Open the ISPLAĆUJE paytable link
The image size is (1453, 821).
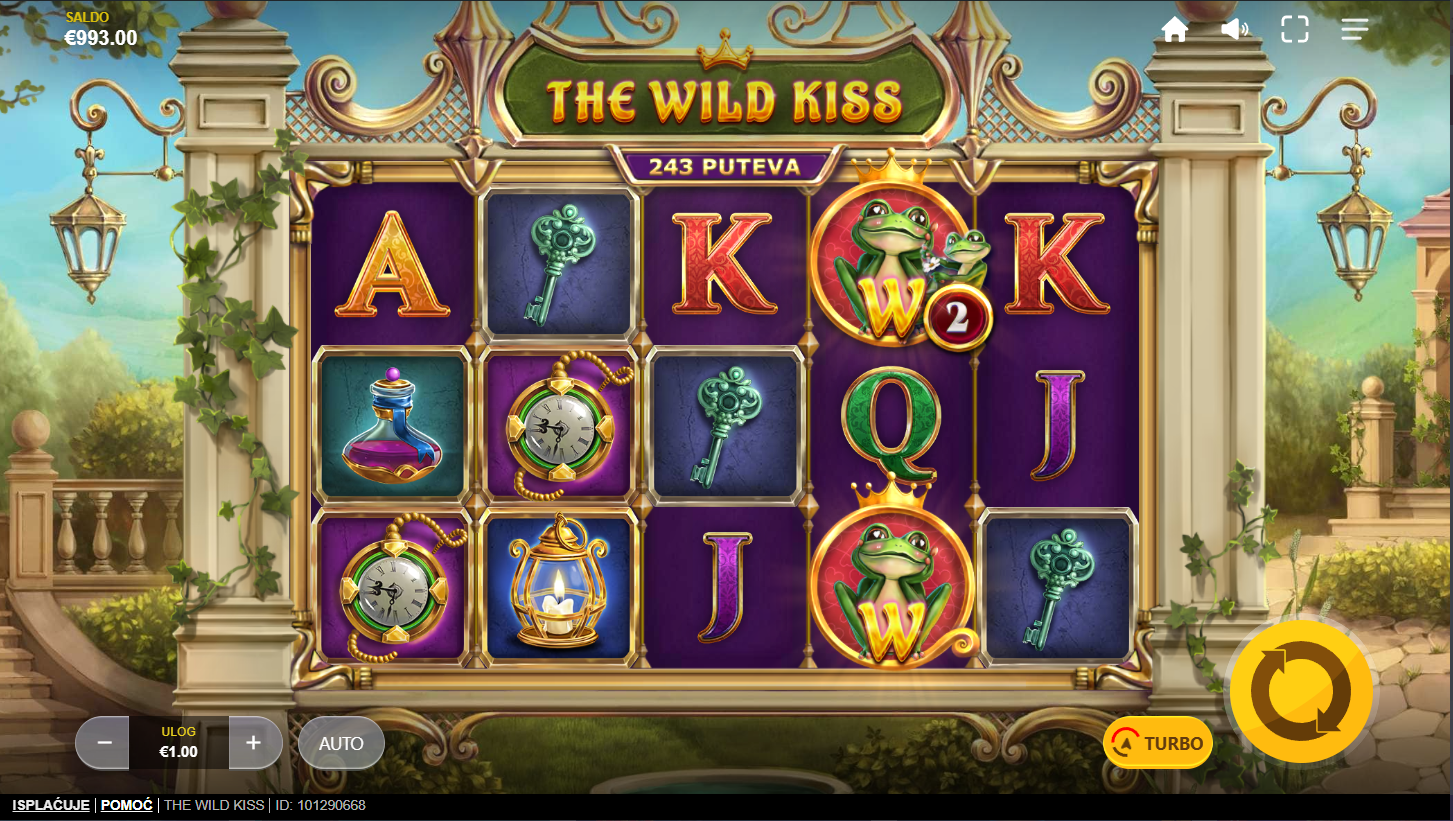pos(51,805)
